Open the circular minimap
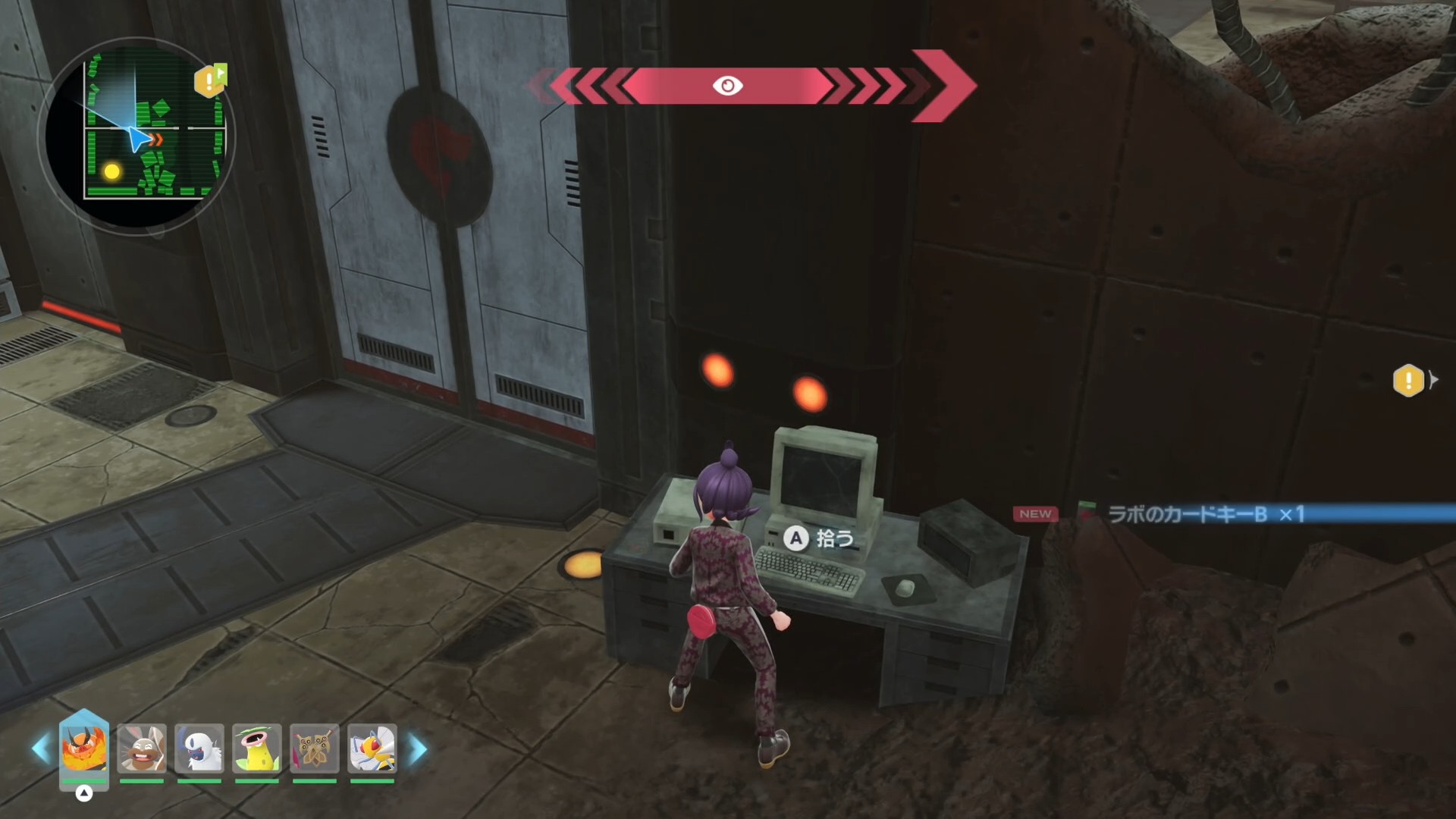This screenshot has width=1456, height=819. pyautogui.click(x=136, y=136)
